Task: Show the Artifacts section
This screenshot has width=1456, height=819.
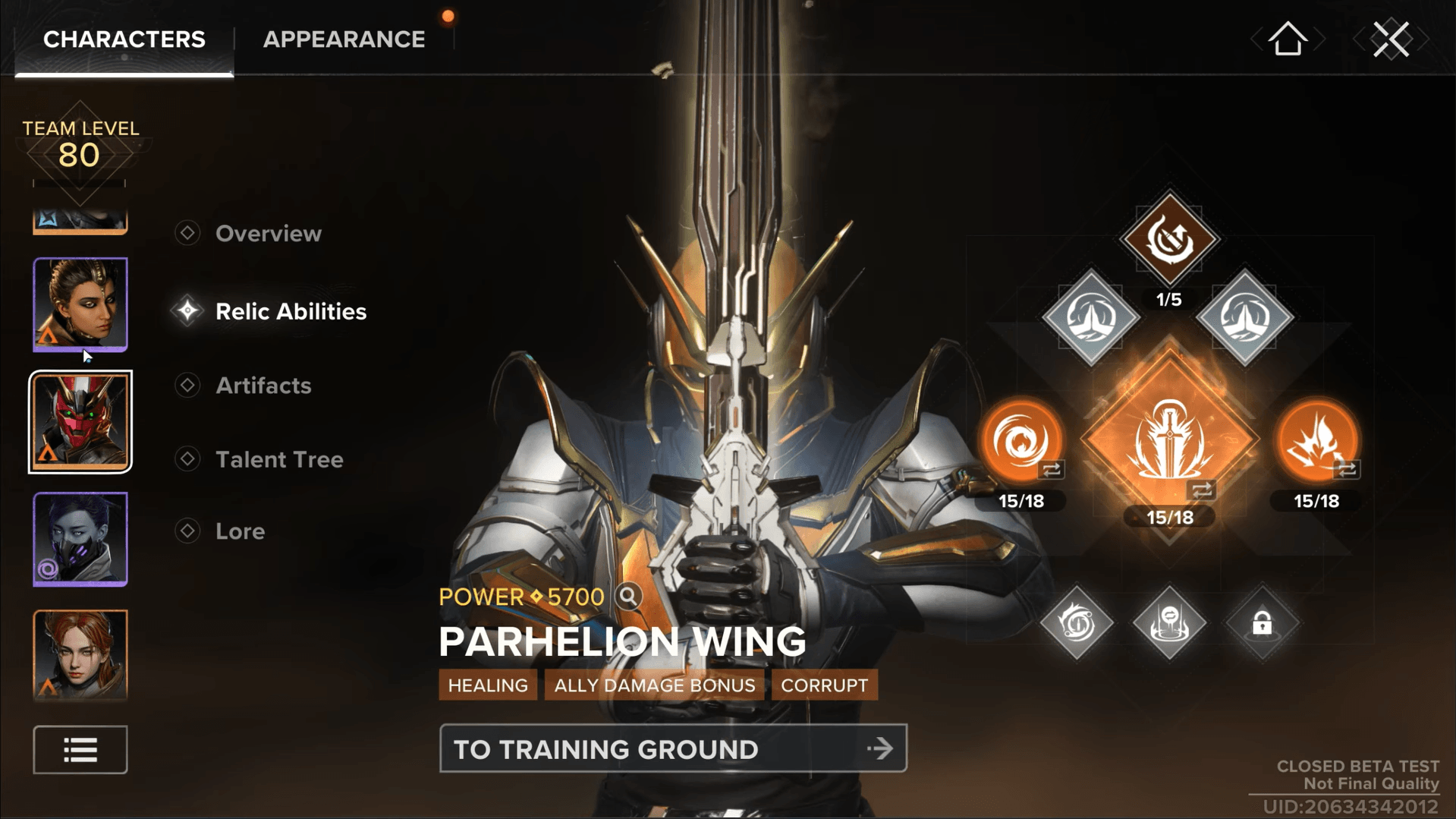Action: point(263,386)
